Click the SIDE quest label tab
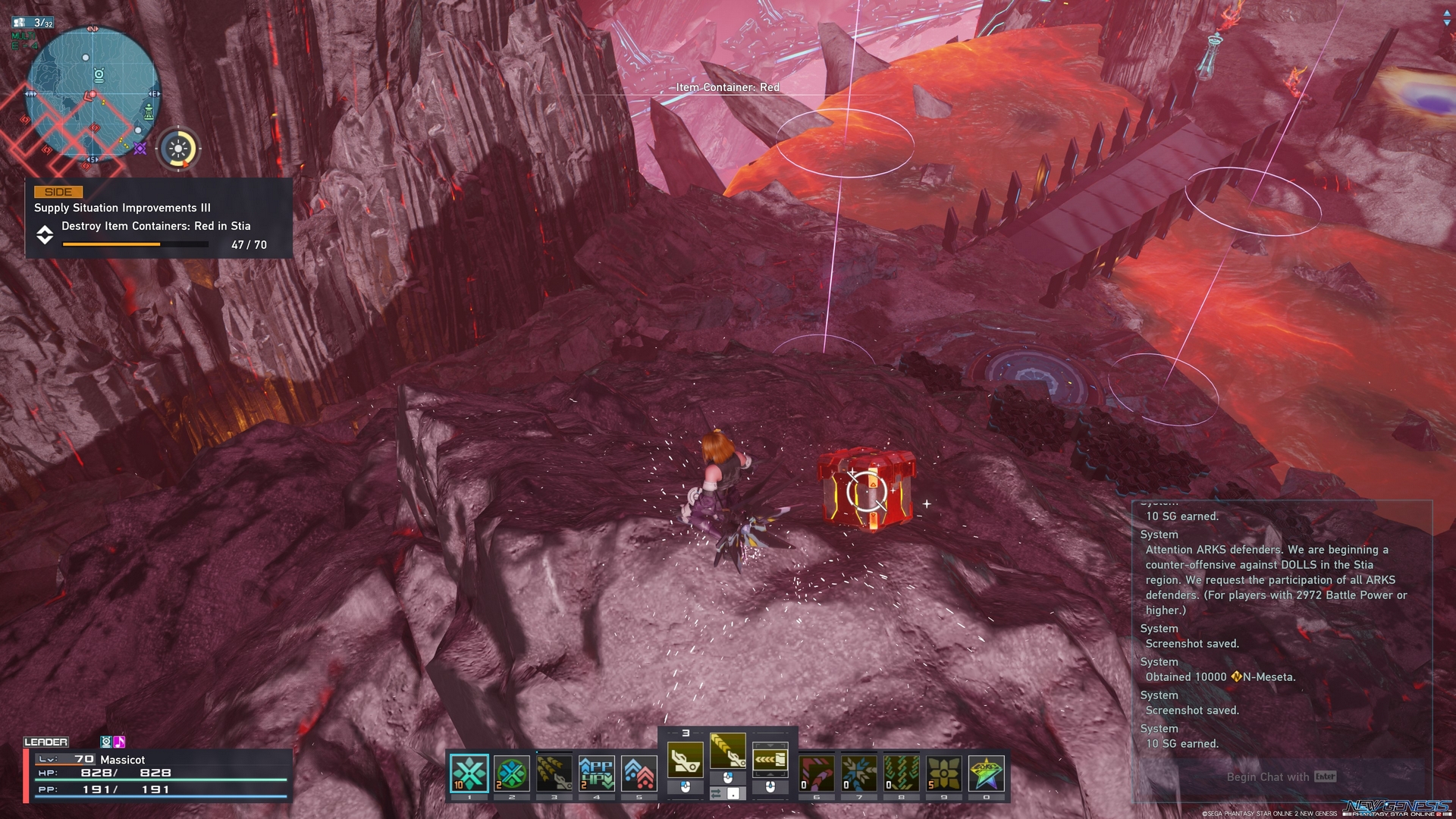The height and width of the screenshot is (819, 1456). click(59, 192)
